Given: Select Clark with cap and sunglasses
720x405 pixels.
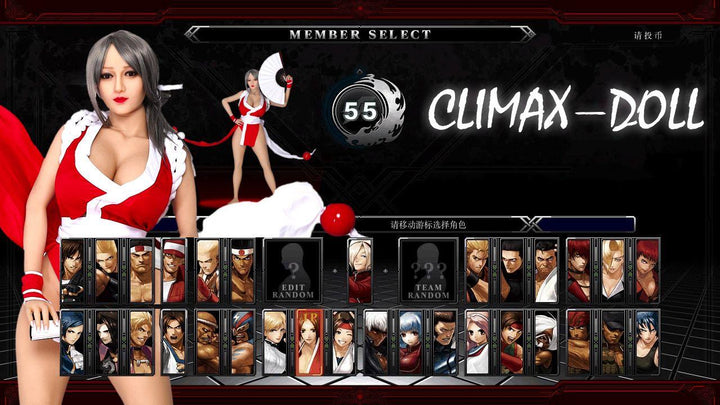Looking at the screenshot, I should pyautogui.click(x=614, y=342).
